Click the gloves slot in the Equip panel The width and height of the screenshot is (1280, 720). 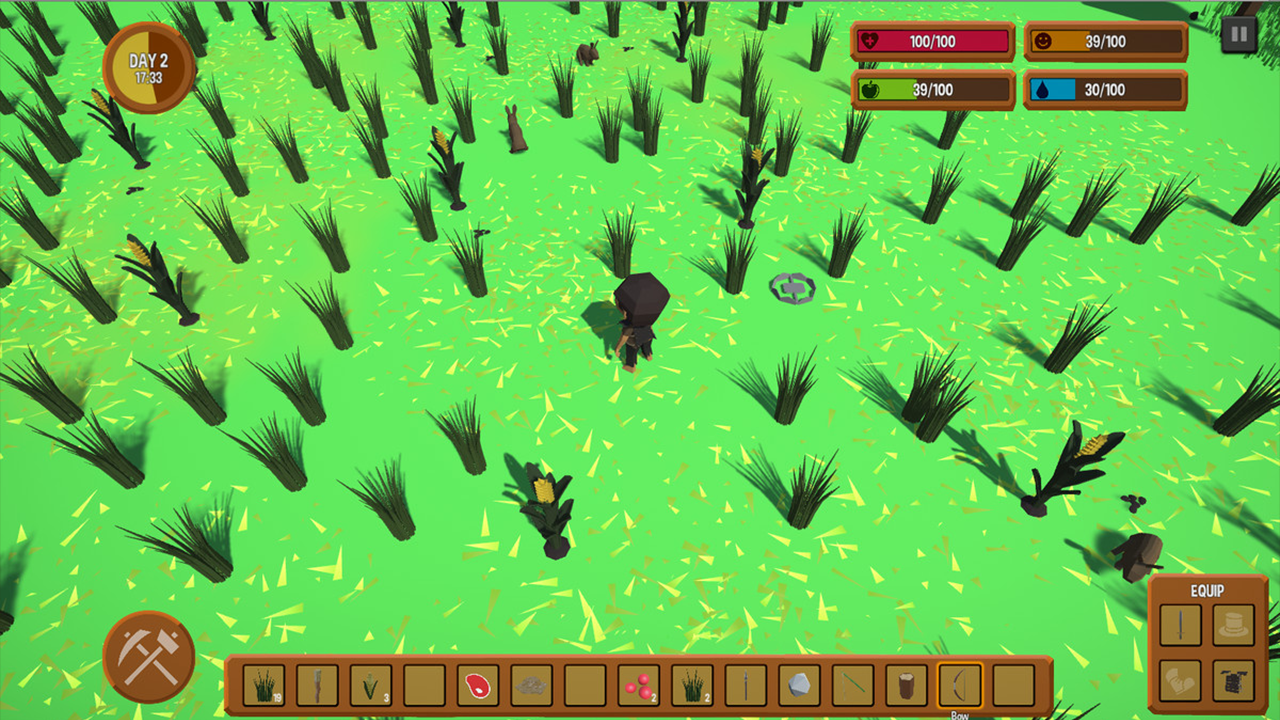click(x=1181, y=679)
